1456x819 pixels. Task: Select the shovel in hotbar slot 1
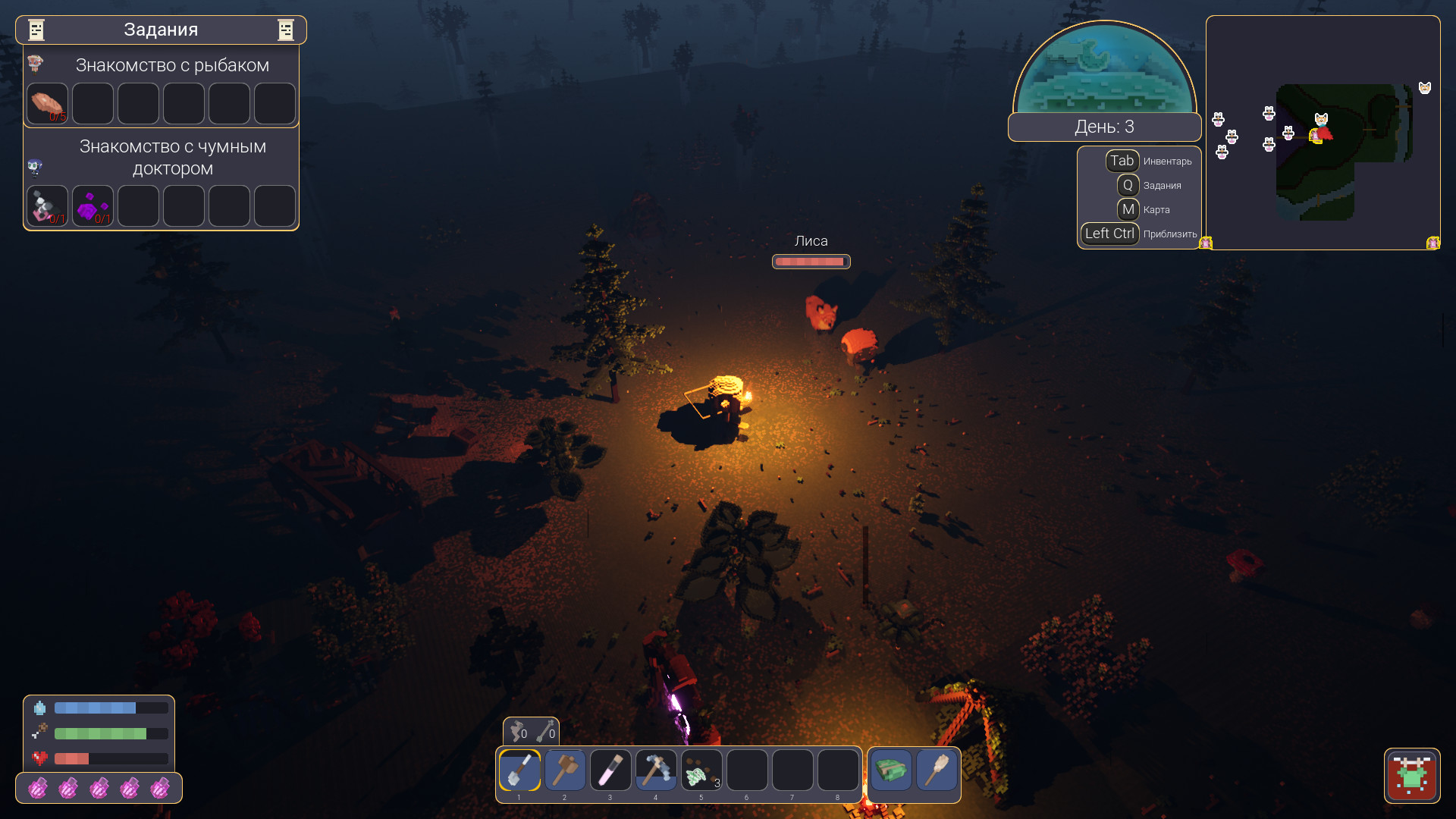519,770
